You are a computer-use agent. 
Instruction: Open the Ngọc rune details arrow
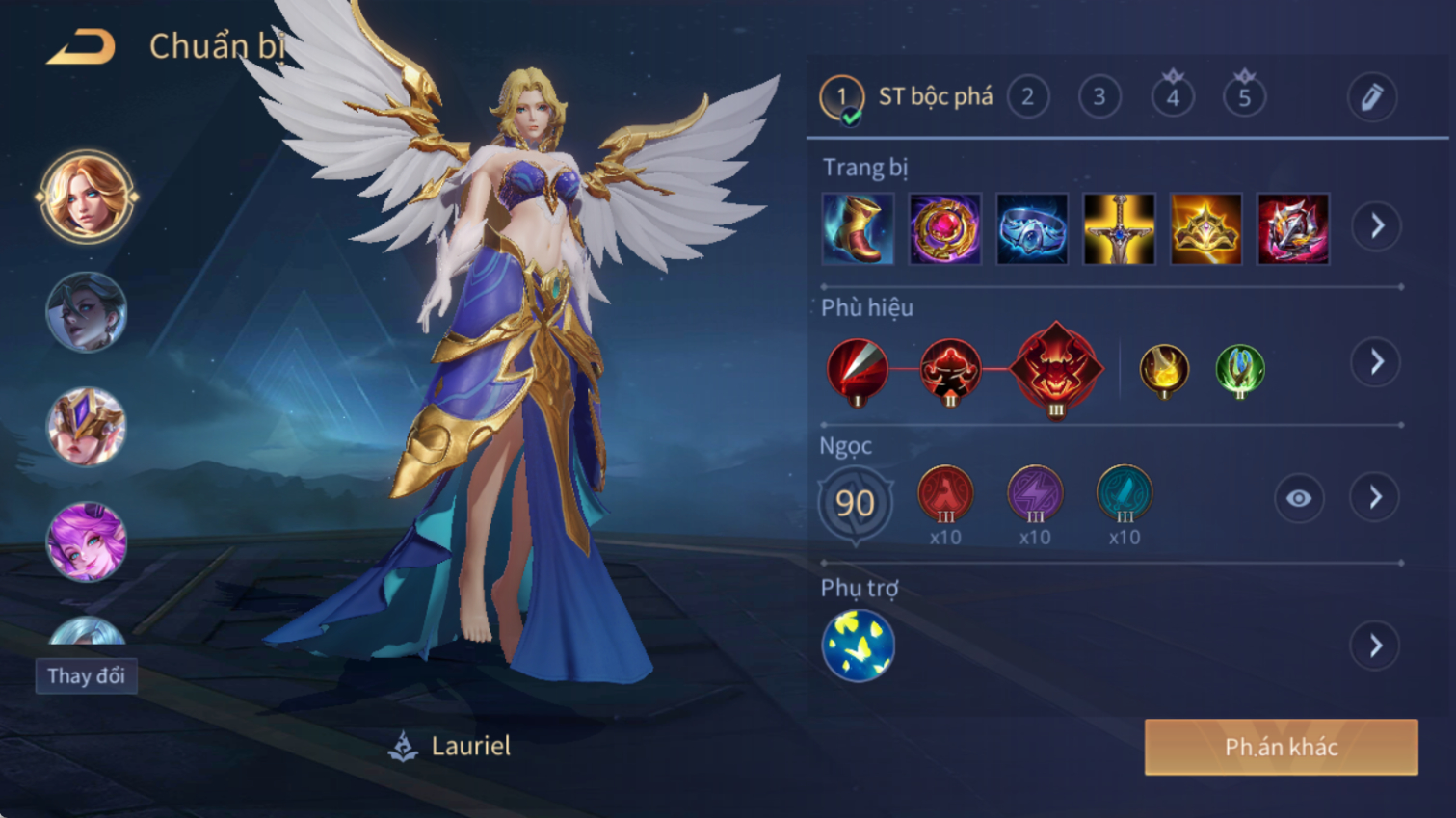1376,498
